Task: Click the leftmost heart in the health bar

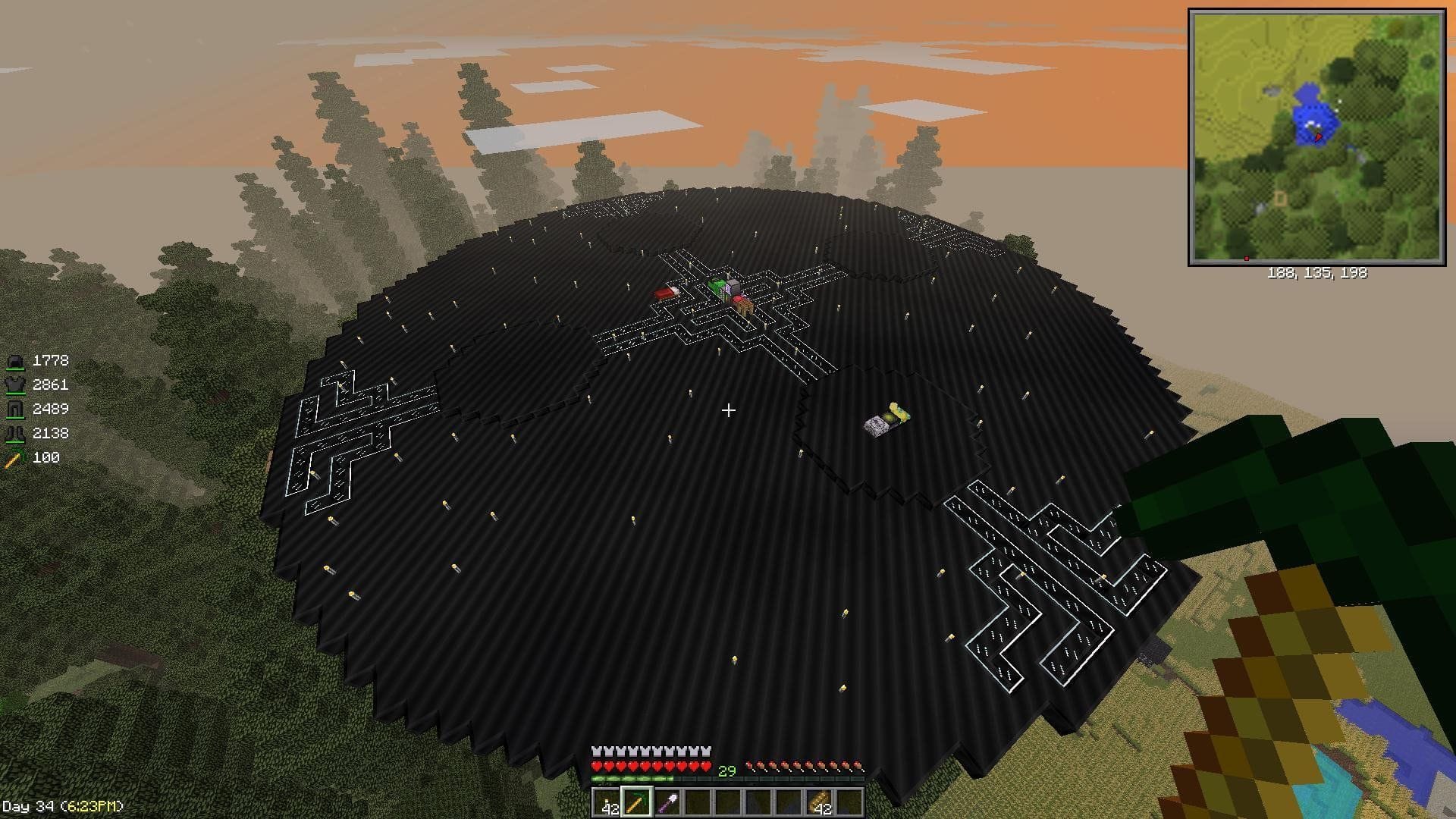Action: tap(597, 766)
